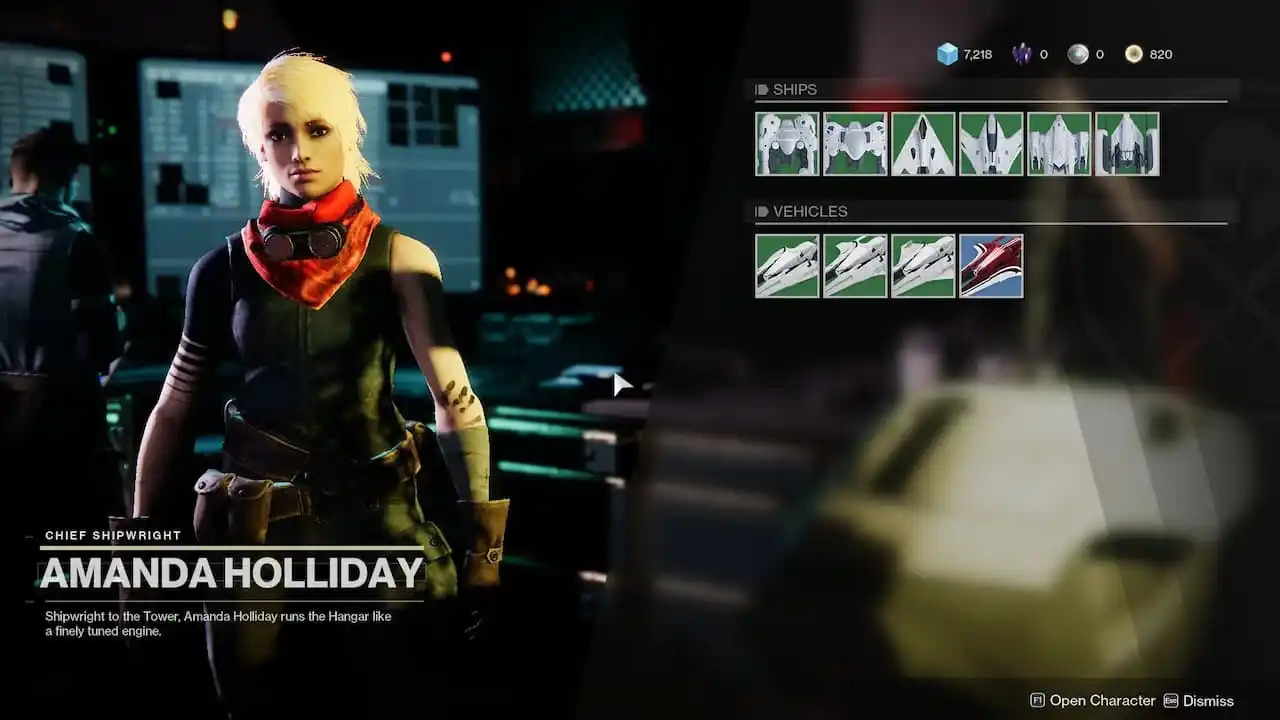
Task: Dismiss the Amanda Holliday vendor screen
Action: (x=1207, y=701)
